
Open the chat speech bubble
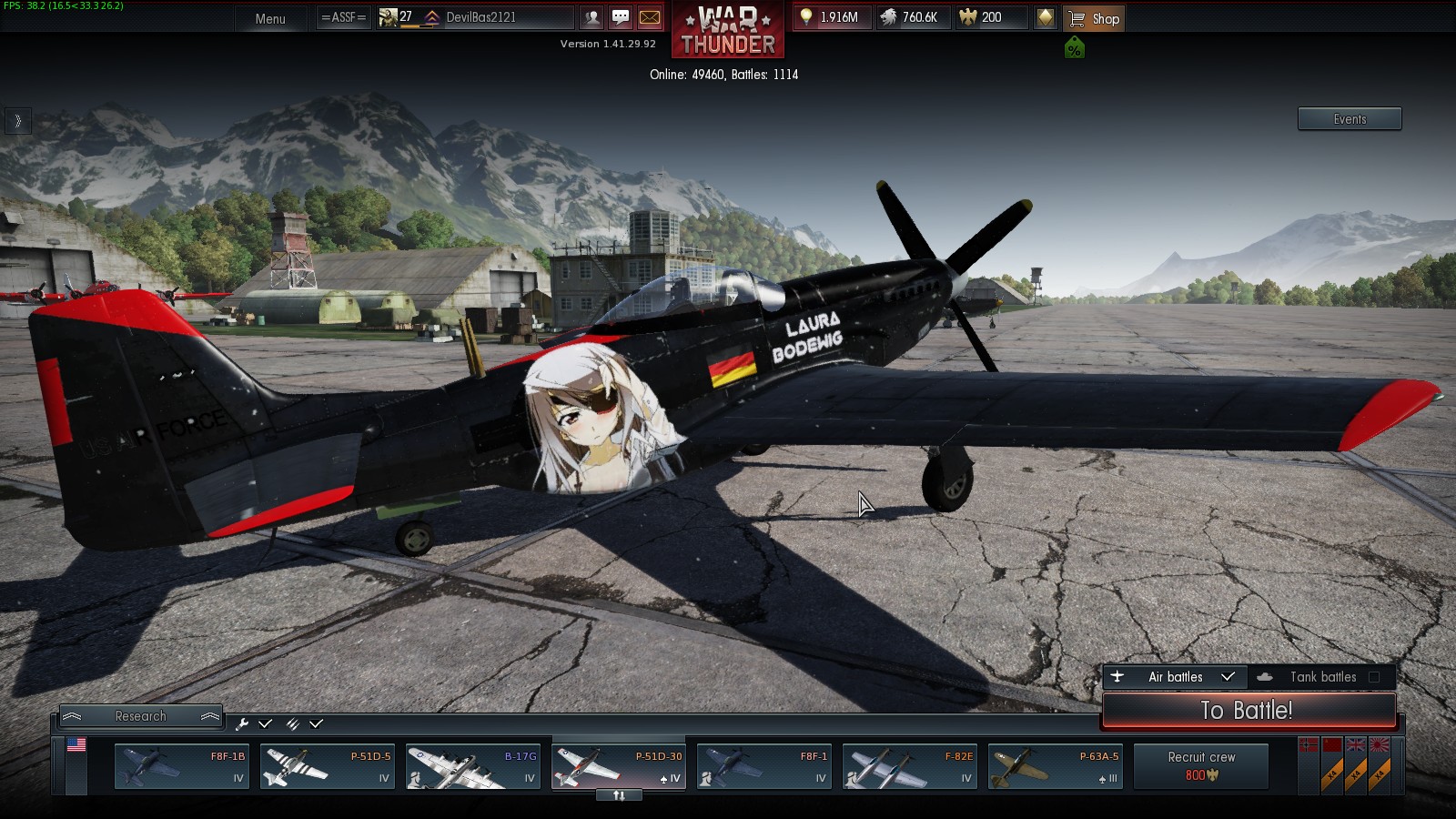(x=621, y=17)
